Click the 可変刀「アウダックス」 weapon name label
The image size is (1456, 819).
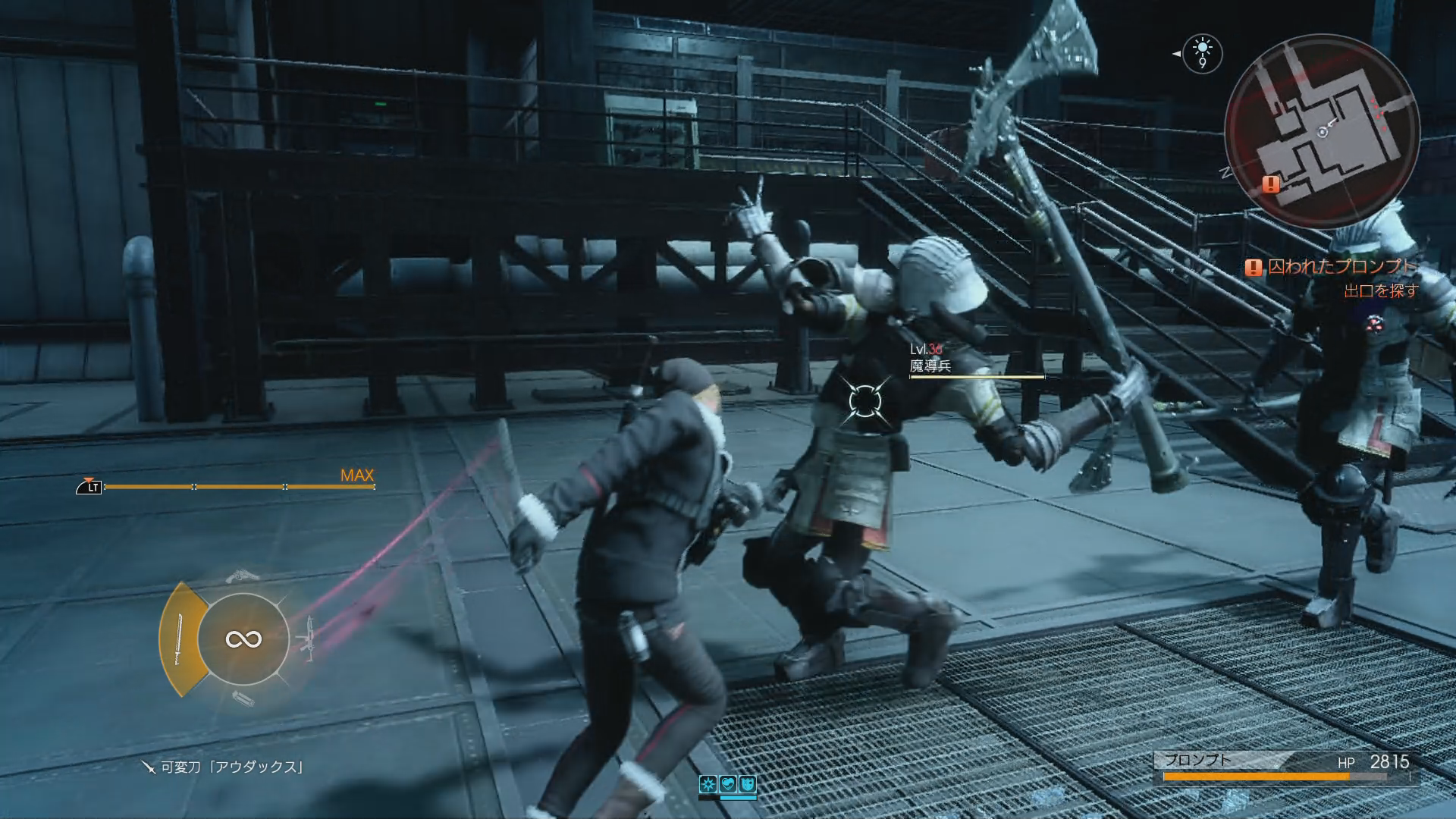[231, 767]
